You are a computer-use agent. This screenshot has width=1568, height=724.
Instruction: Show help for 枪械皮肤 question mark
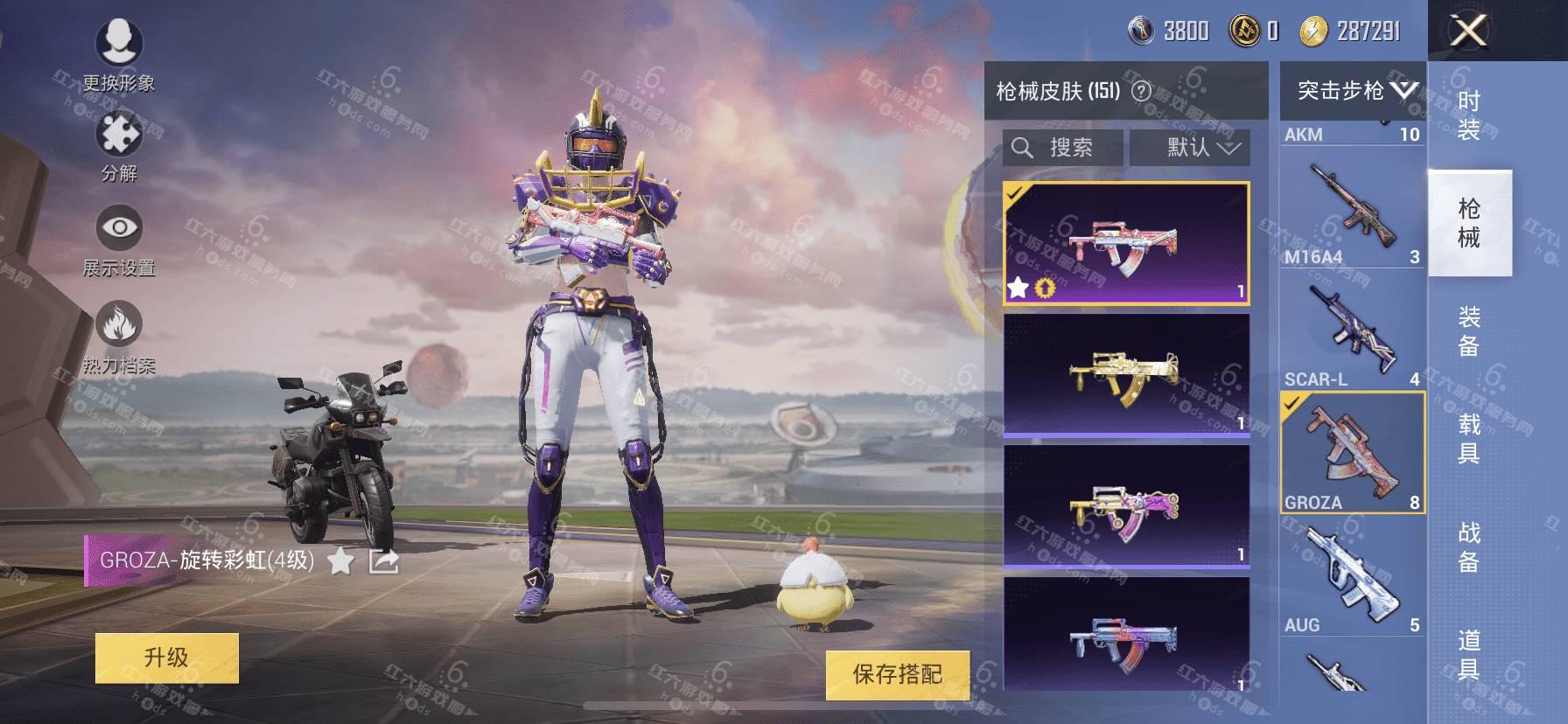(1141, 91)
